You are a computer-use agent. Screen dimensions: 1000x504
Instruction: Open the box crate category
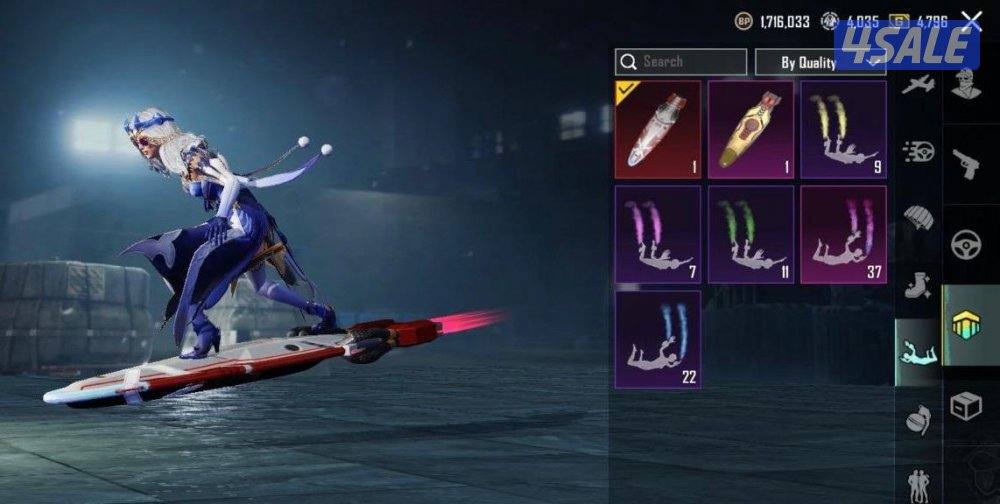(x=966, y=406)
